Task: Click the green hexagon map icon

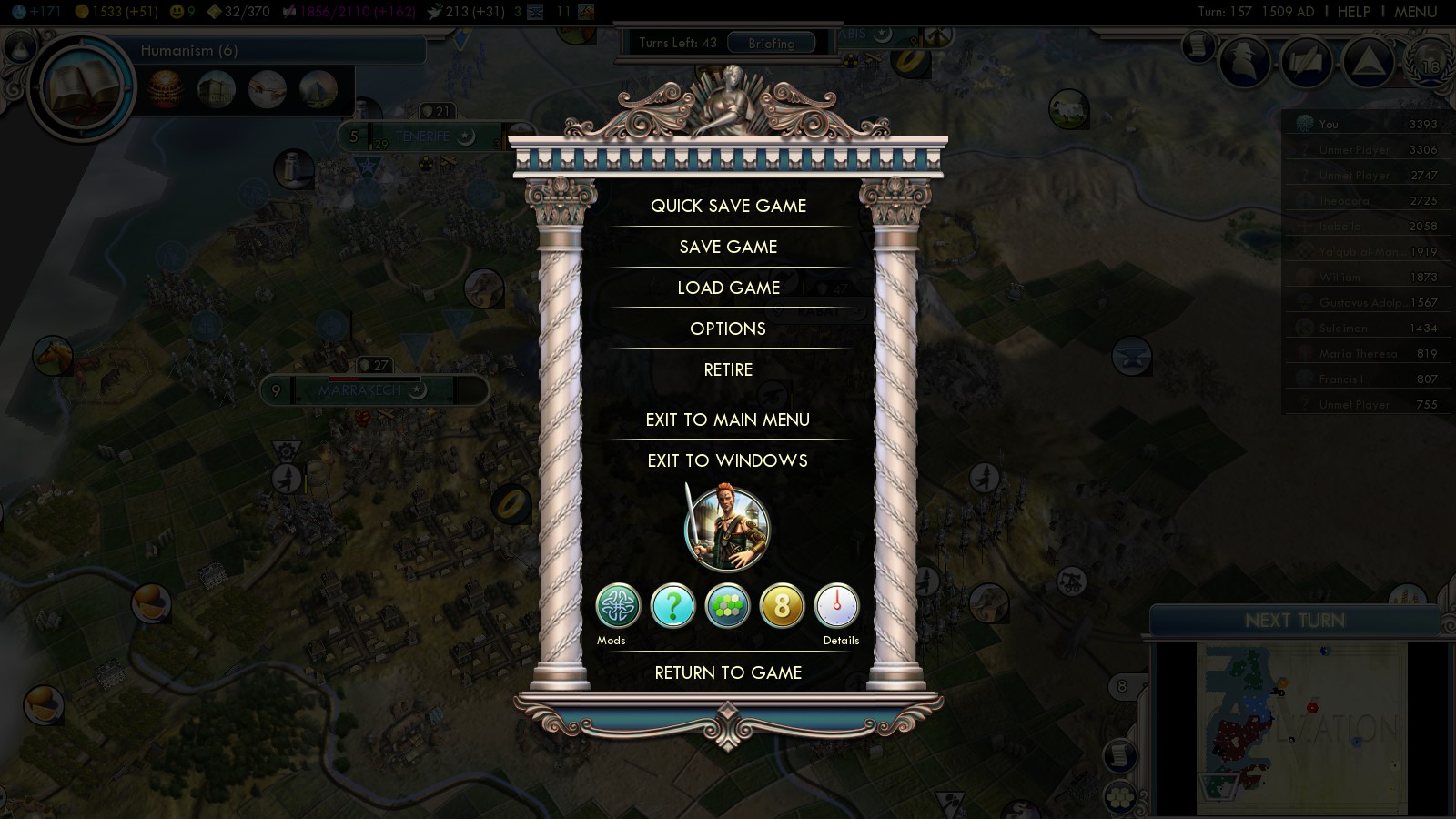Action: pos(727,606)
